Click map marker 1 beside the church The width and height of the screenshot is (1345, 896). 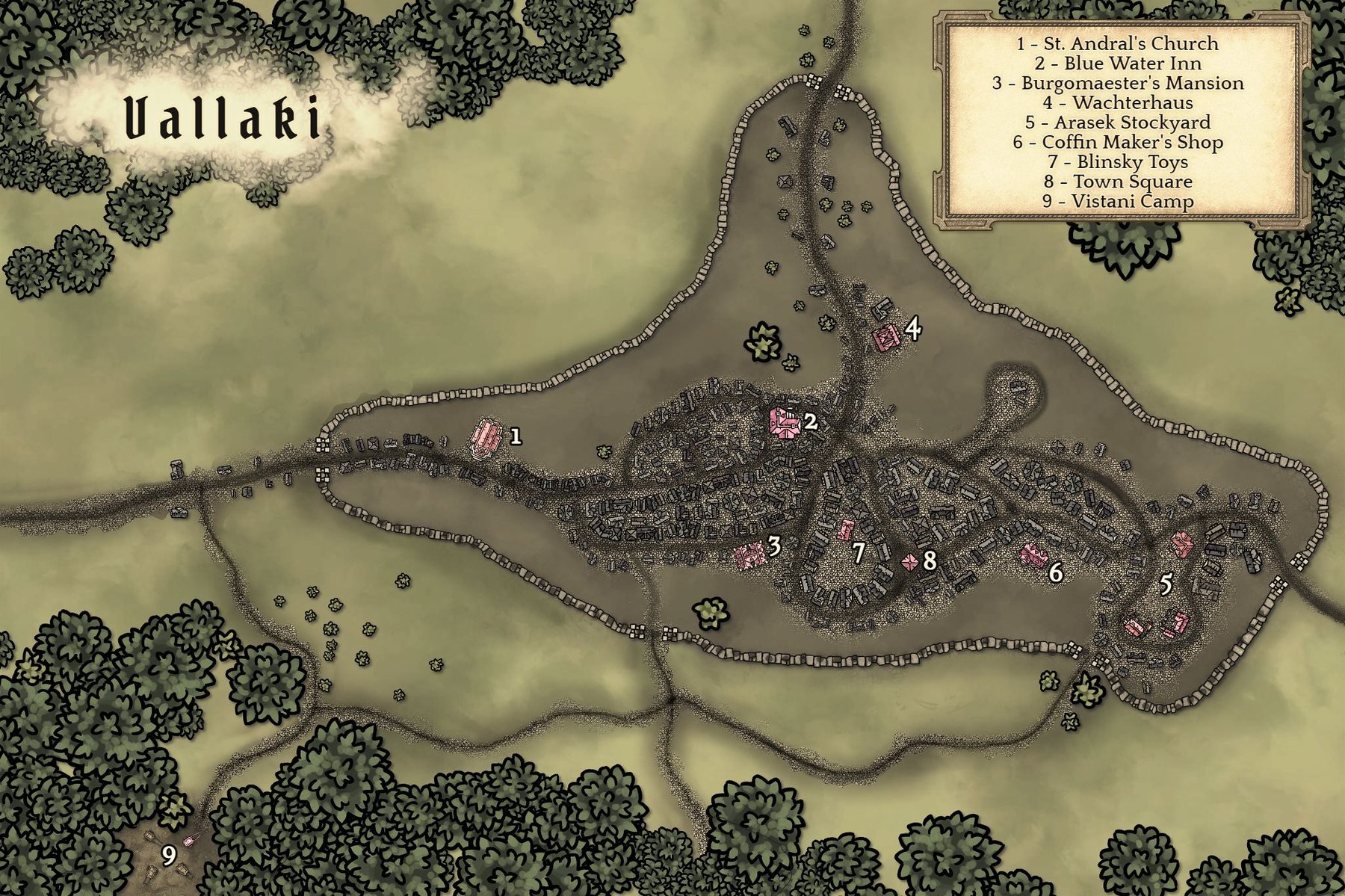[x=514, y=436]
